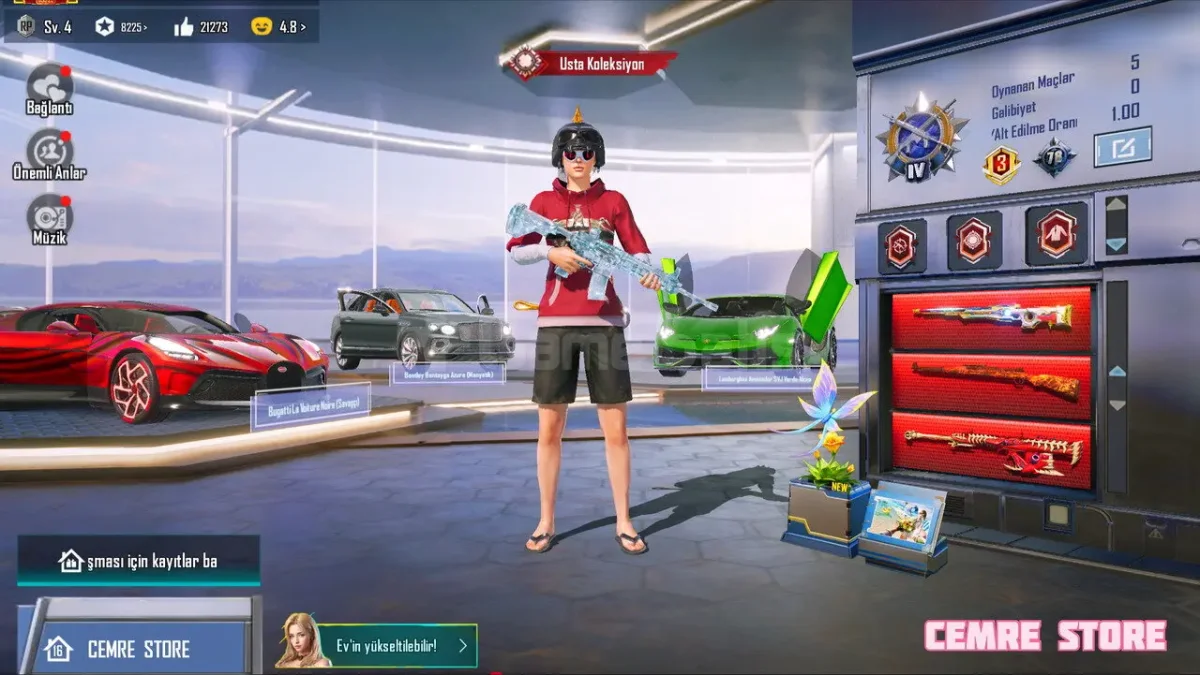Open the Müzik turntable icon
The width and height of the screenshot is (1200, 675).
(49, 215)
